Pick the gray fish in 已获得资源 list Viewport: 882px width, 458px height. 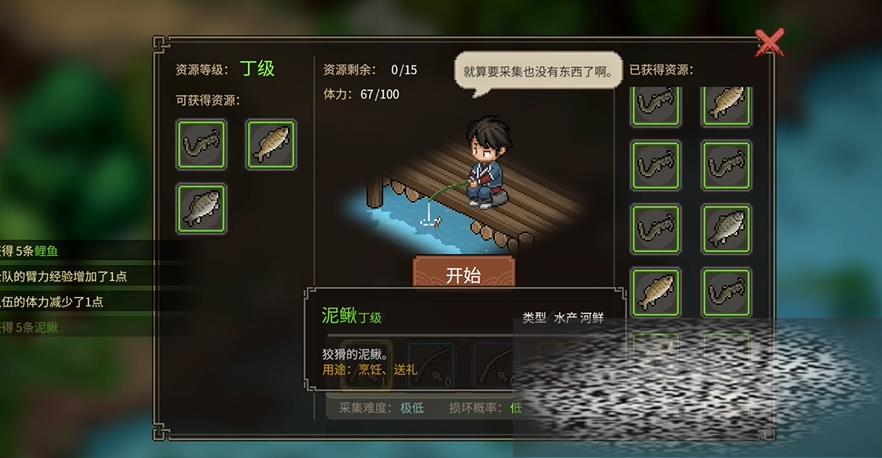tap(726, 228)
